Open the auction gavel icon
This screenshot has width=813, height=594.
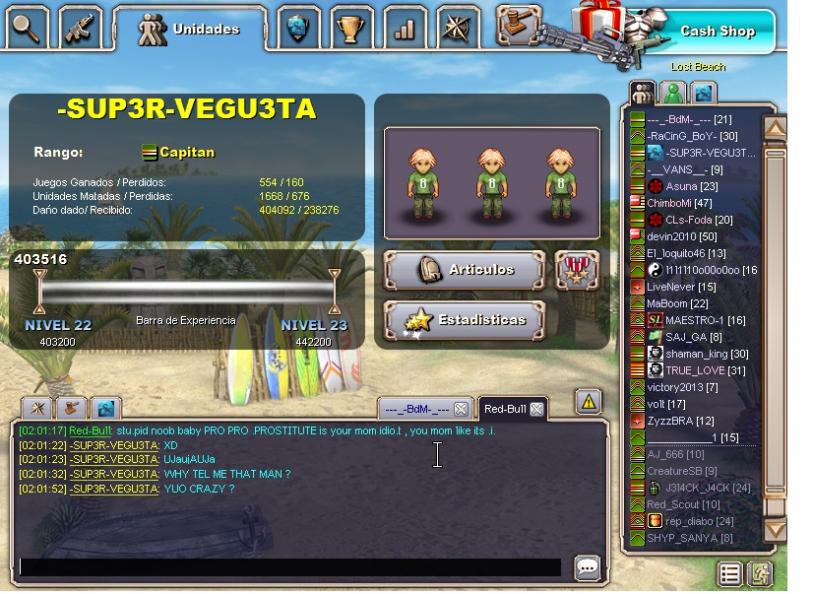click(518, 22)
